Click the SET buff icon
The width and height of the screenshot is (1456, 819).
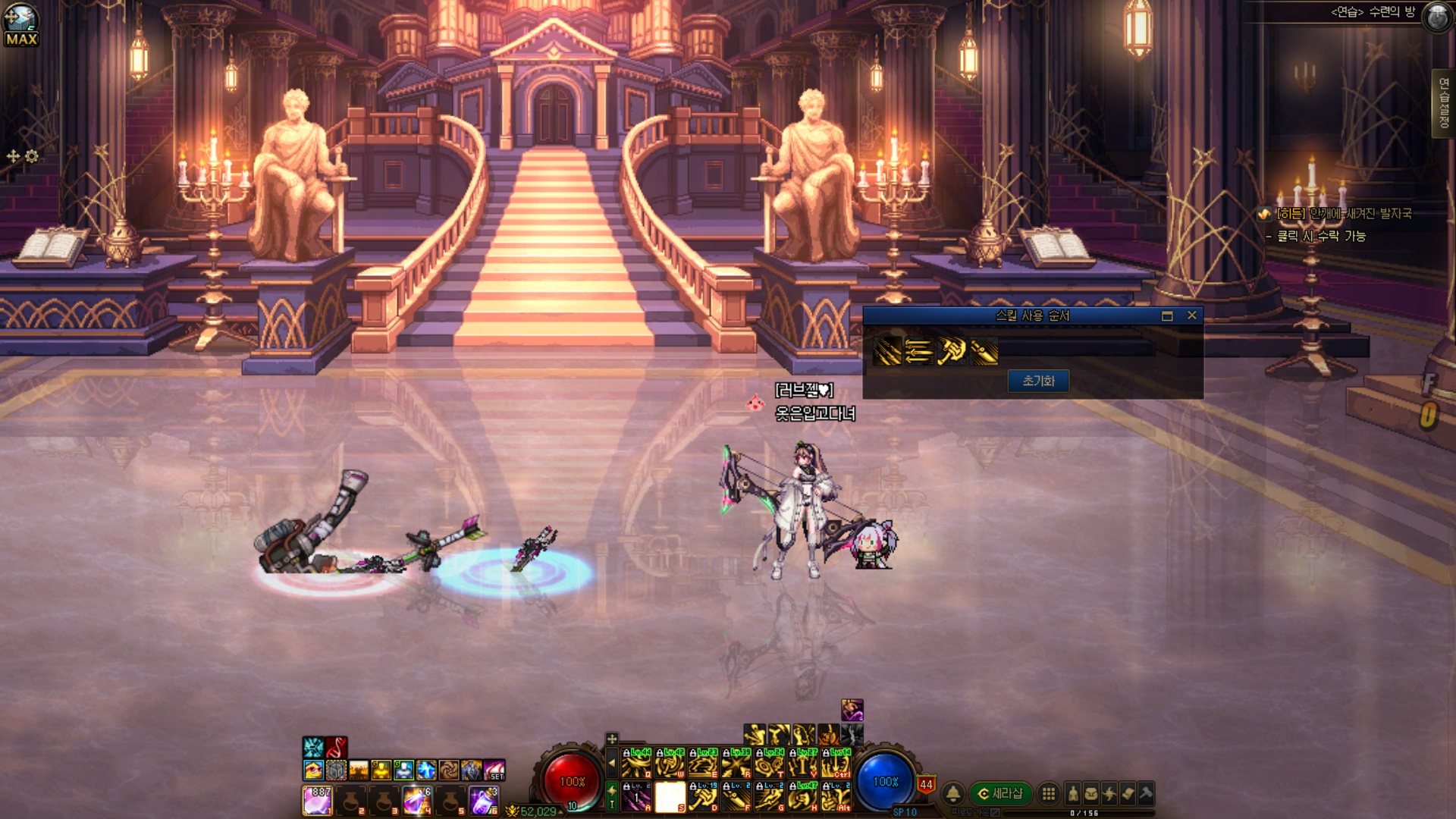(x=494, y=770)
